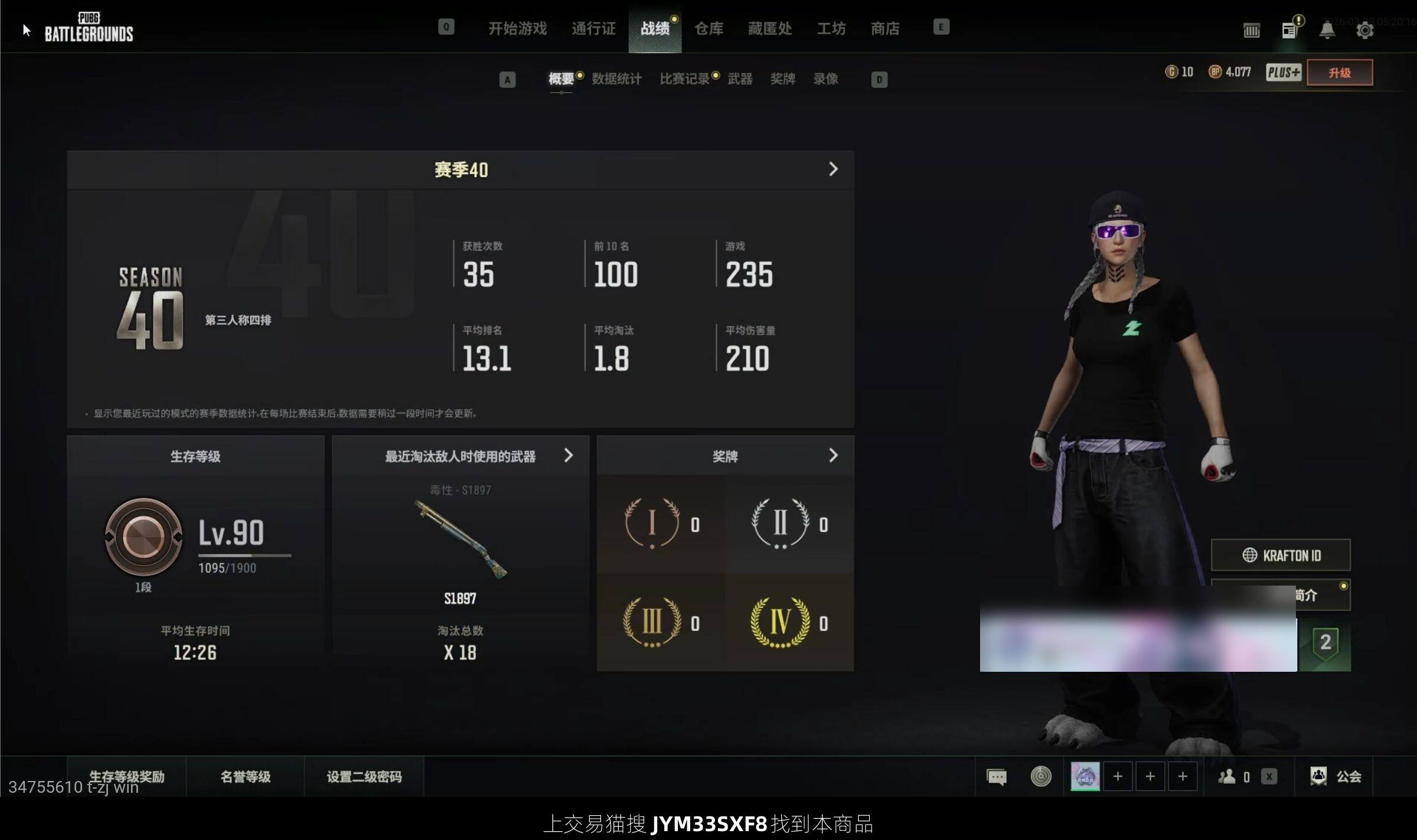Go to the 藏匿处 tab
Viewport: 1417px width, 840px height.
click(770, 28)
